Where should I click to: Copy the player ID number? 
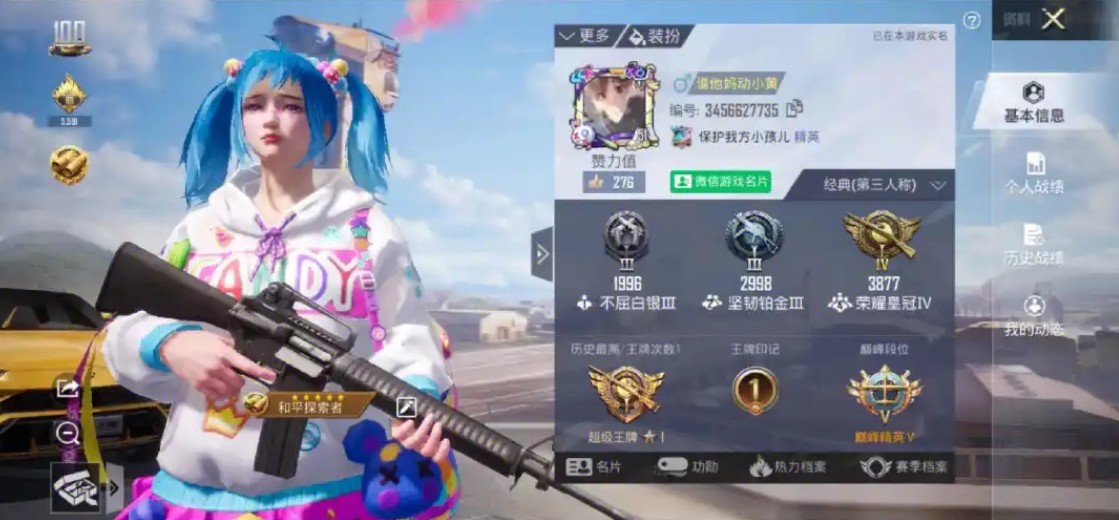[795, 108]
